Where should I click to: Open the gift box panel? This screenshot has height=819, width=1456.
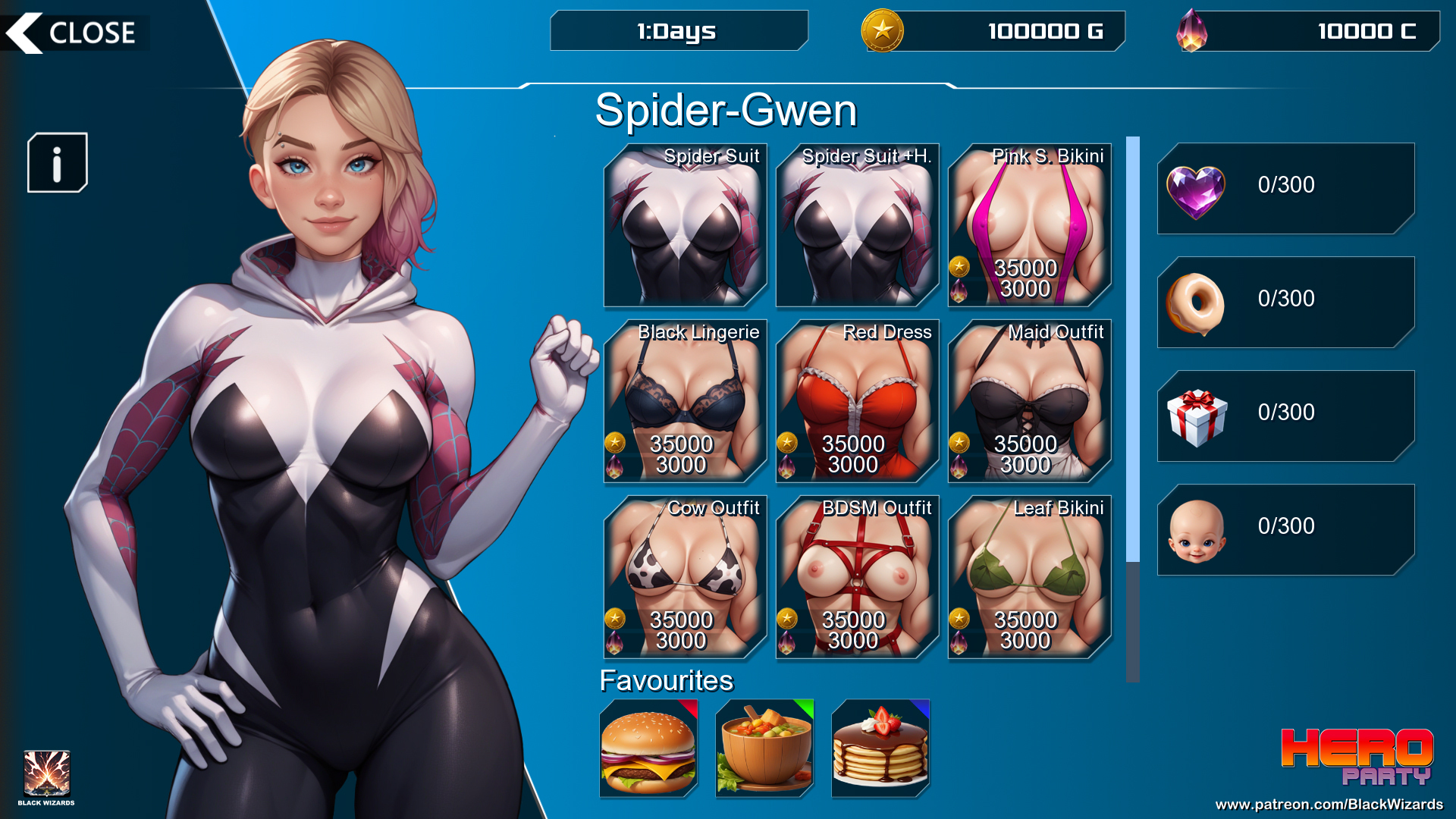pos(1285,416)
